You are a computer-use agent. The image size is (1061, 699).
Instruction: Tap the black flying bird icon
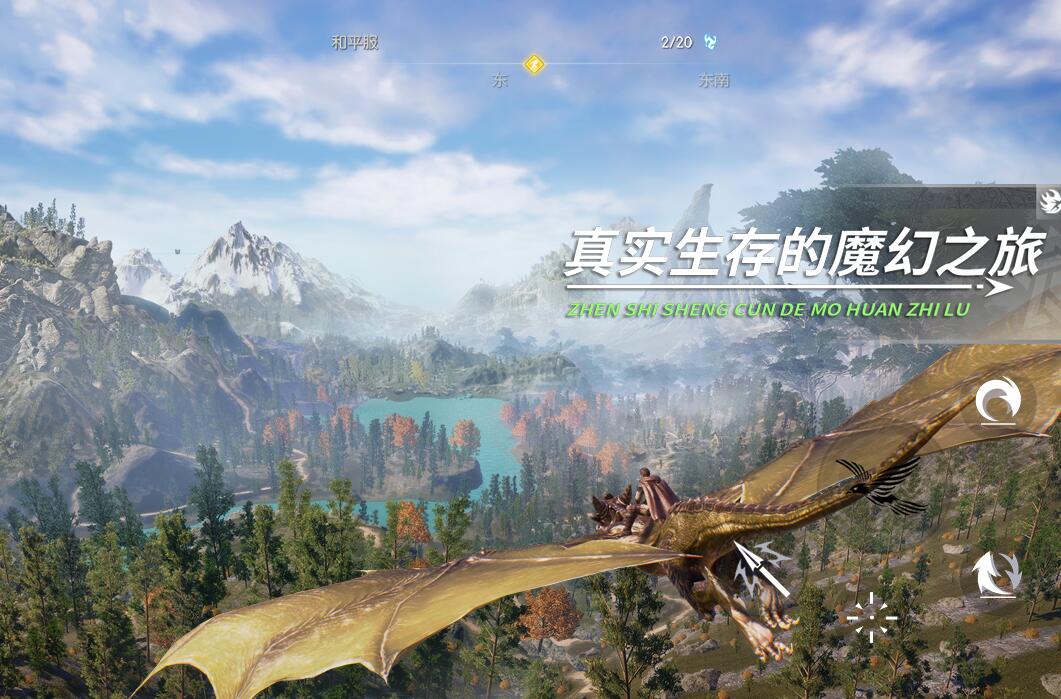(881, 485)
